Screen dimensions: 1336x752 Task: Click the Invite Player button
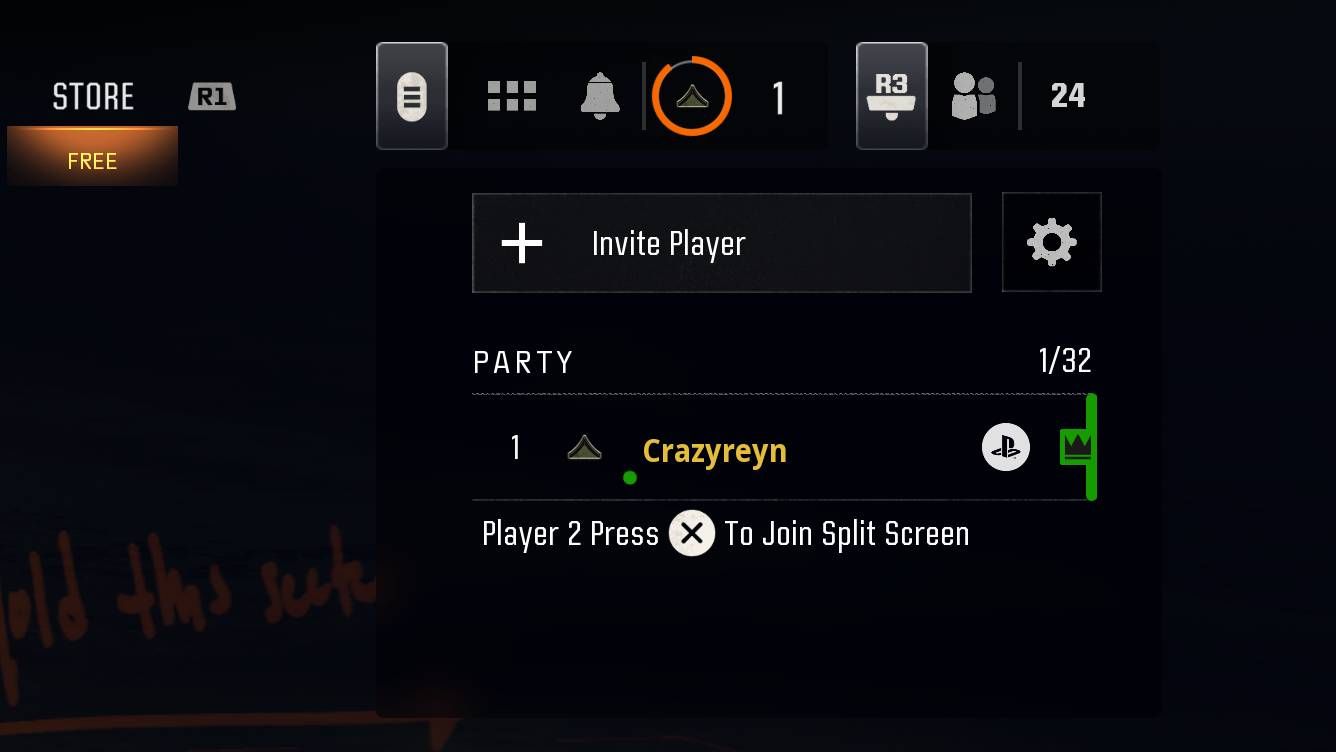click(x=722, y=242)
